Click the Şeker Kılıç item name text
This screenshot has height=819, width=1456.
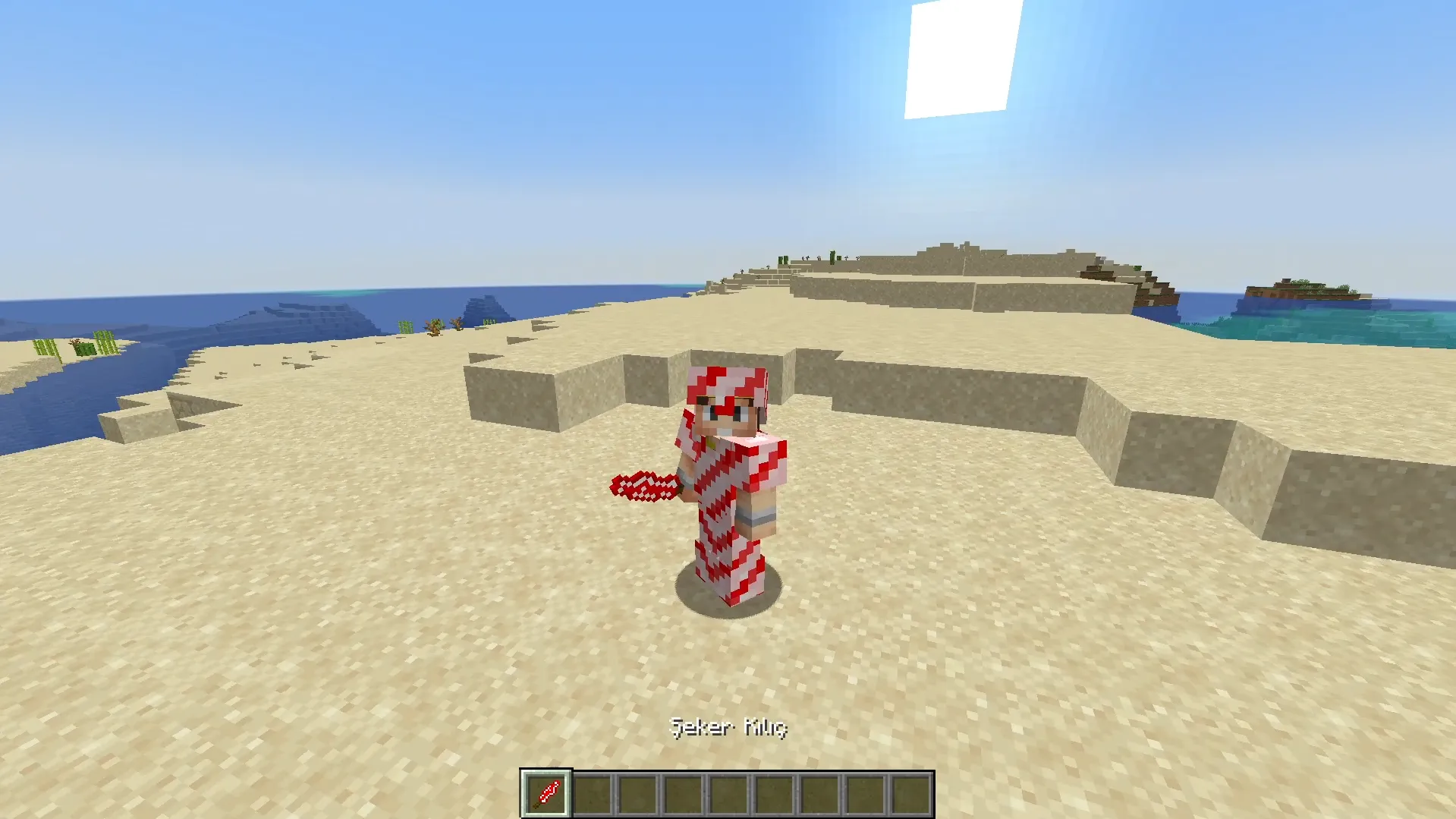(x=728, y=727)
